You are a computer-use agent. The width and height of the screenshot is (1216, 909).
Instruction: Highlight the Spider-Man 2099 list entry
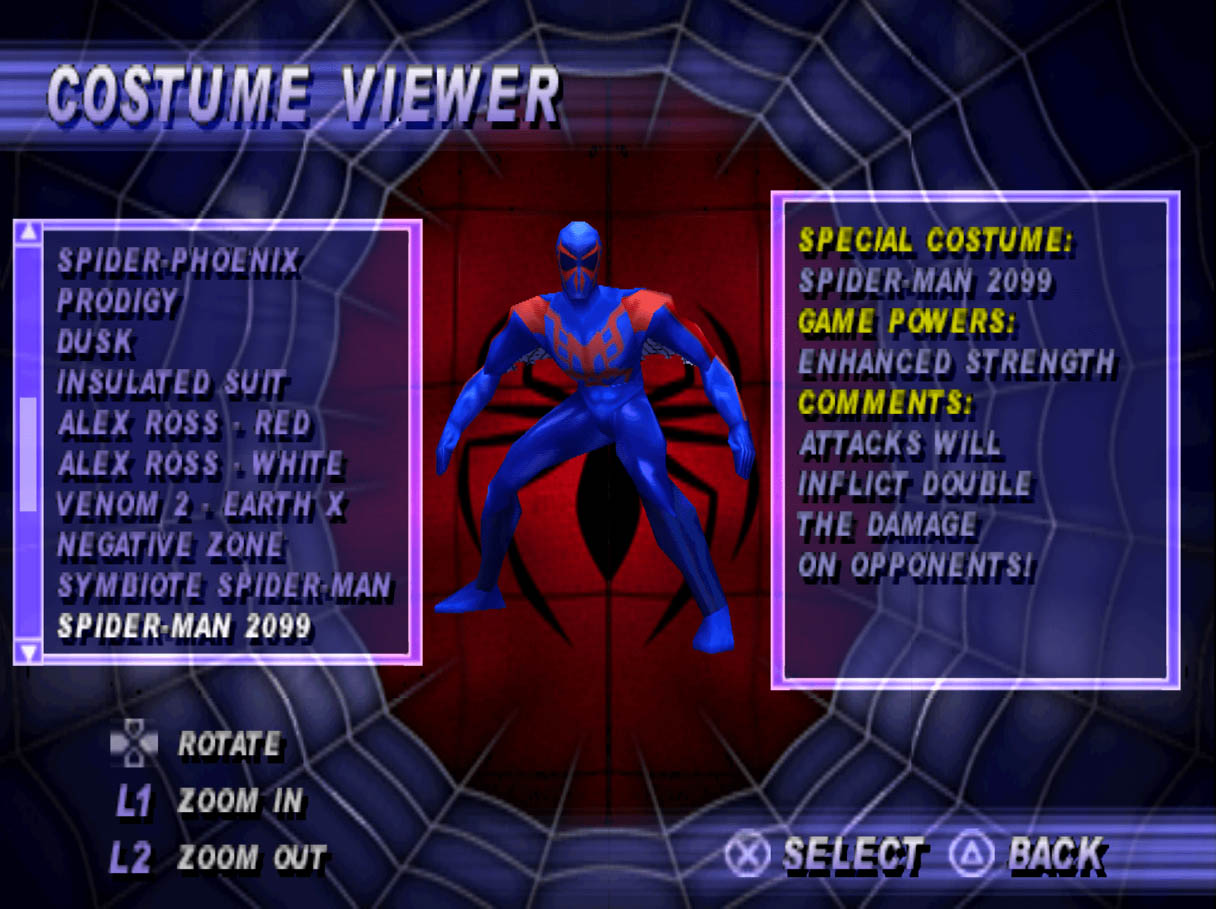[x=185, y=627]
